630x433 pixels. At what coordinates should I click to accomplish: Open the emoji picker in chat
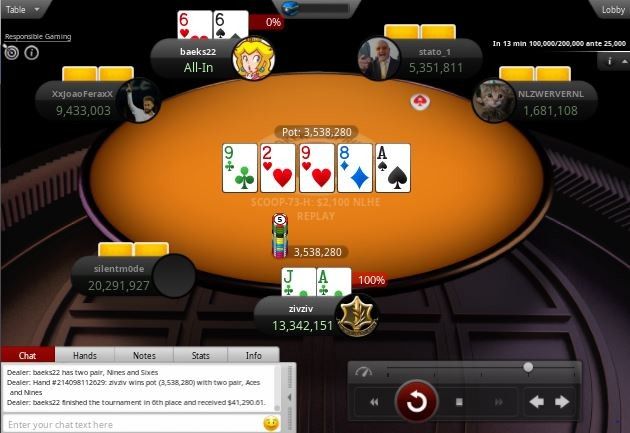[270, 424]
